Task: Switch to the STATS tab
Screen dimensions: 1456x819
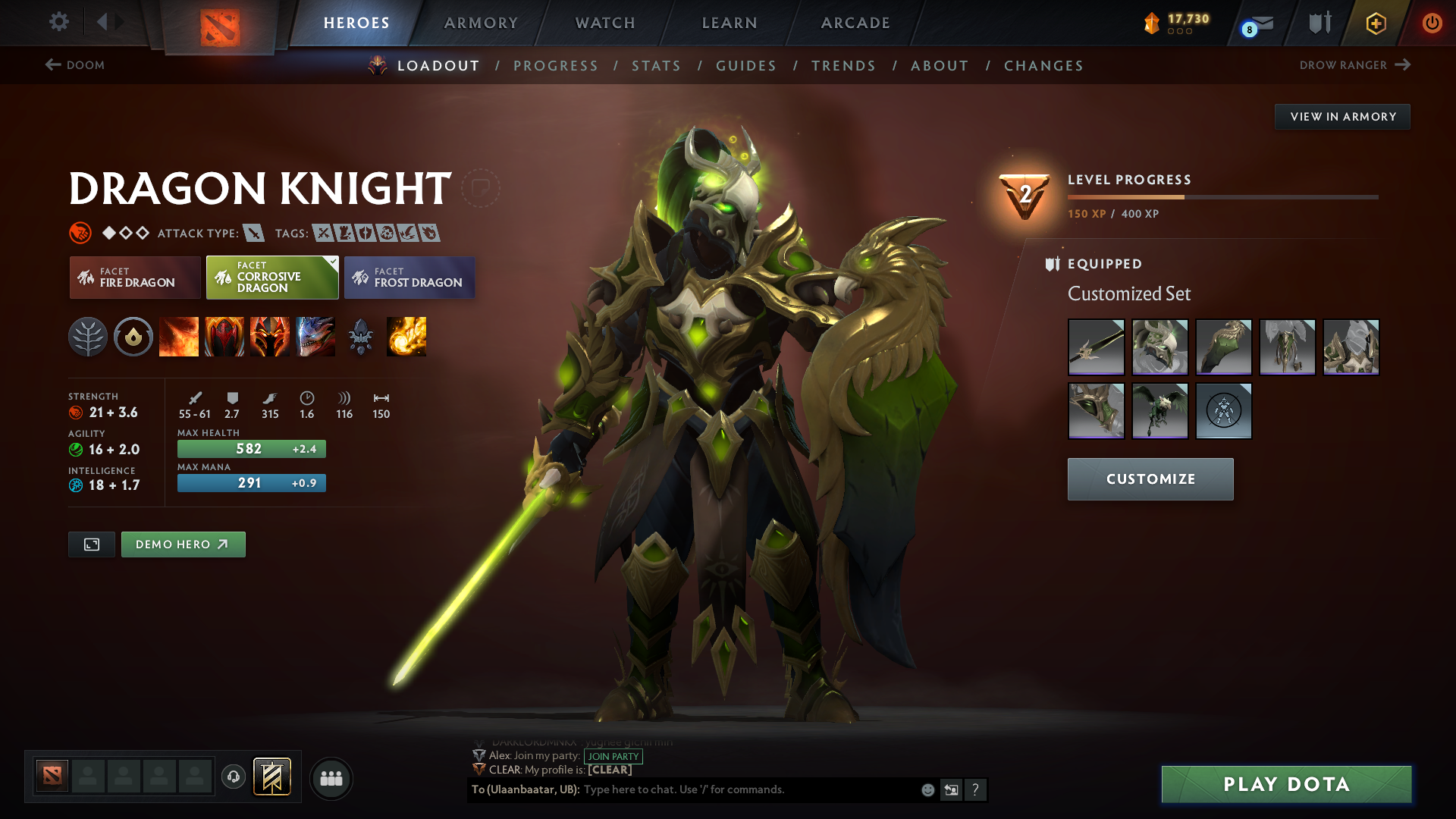Action: click(x=657, y=65)
